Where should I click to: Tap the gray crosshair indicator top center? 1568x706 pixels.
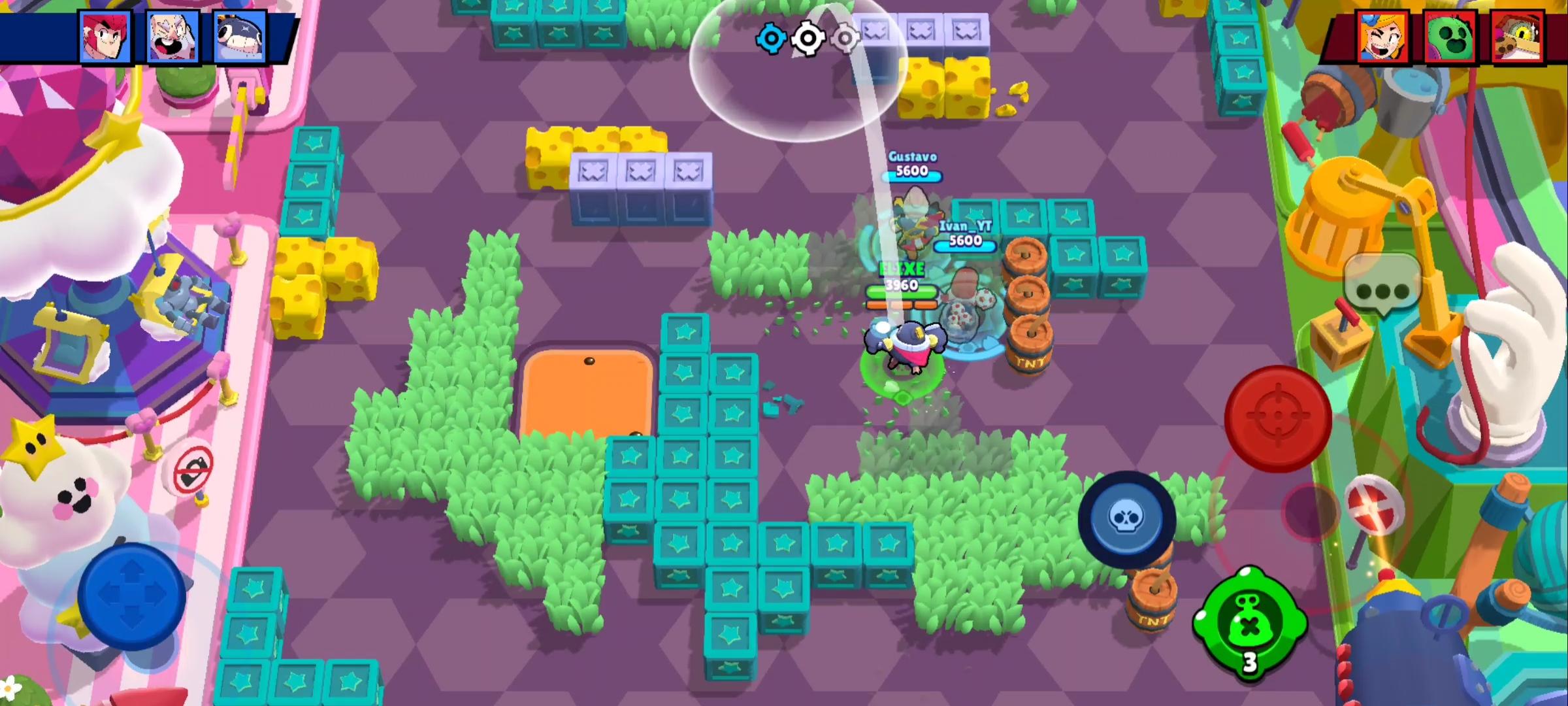coord(844,39)
